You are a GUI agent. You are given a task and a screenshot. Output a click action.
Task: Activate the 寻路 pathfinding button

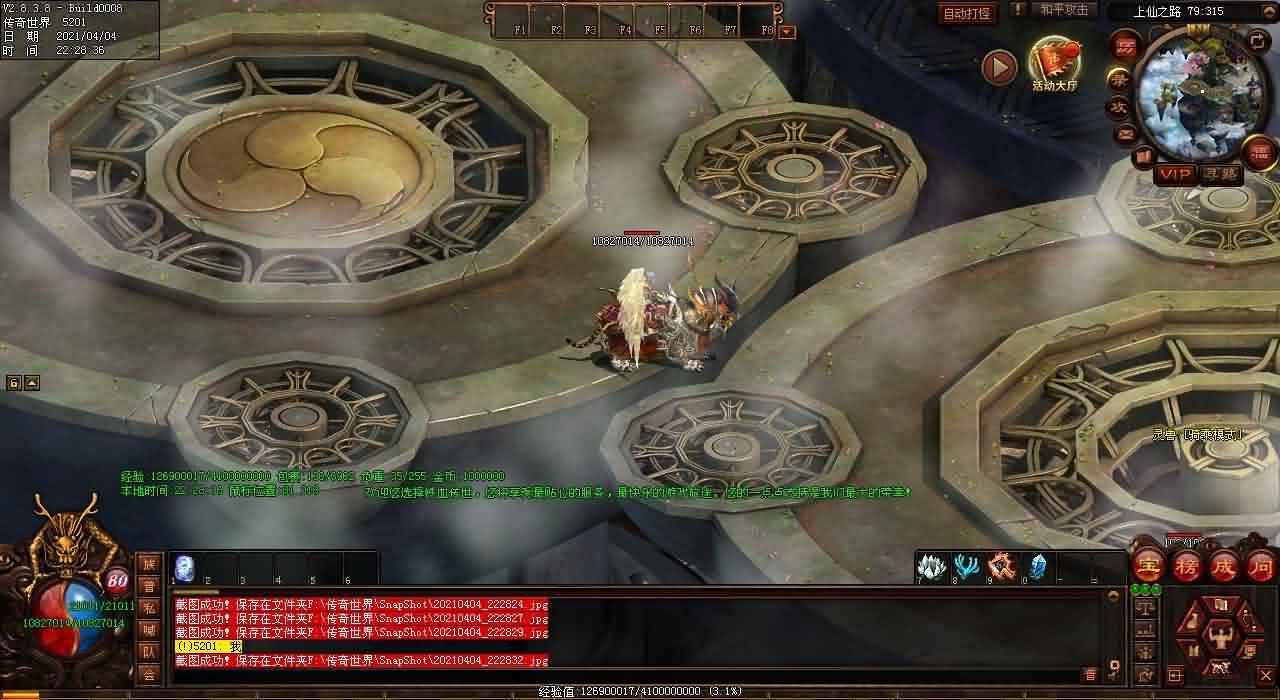(1219, 174)
